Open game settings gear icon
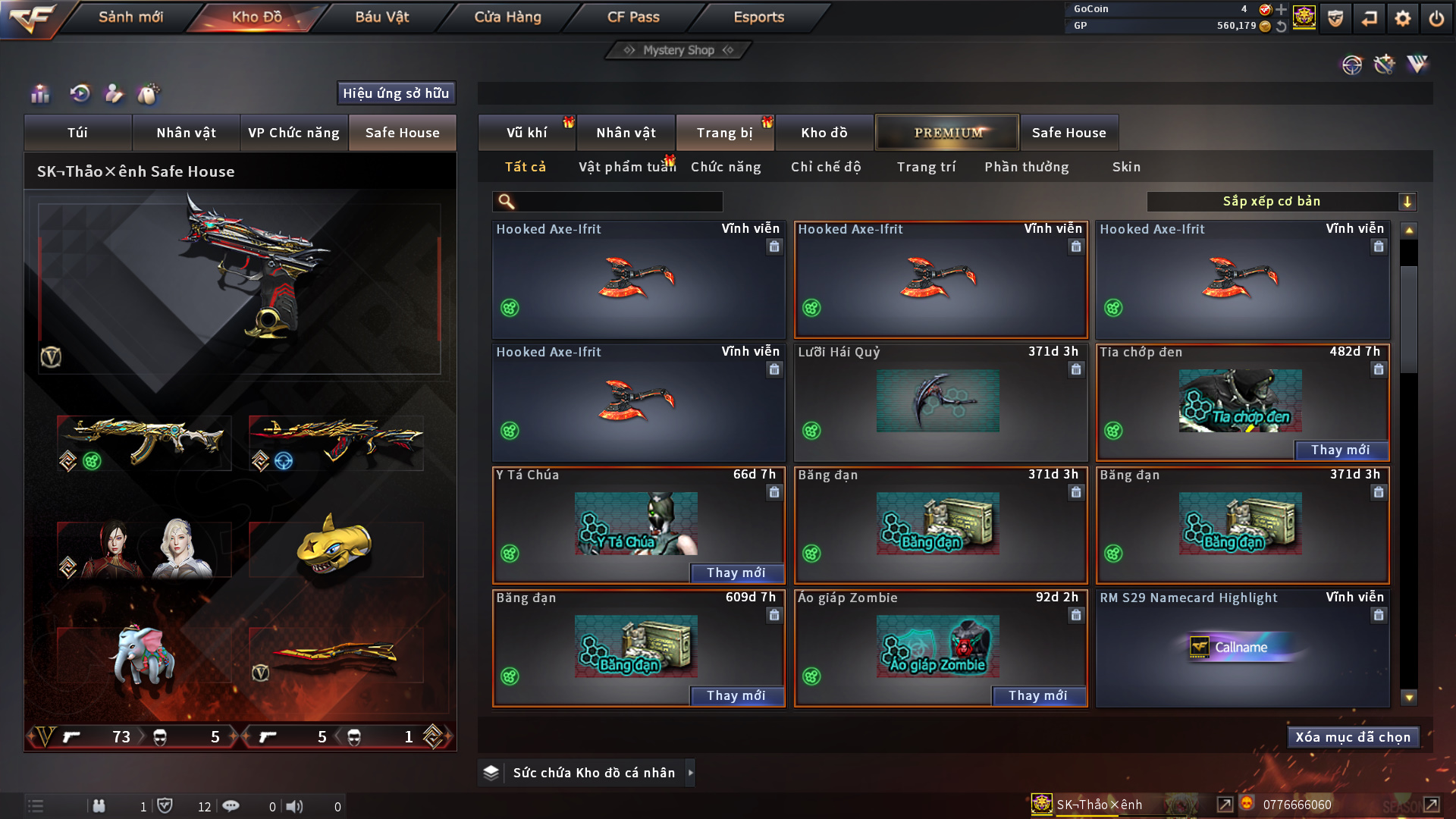 click(1403, 18)
